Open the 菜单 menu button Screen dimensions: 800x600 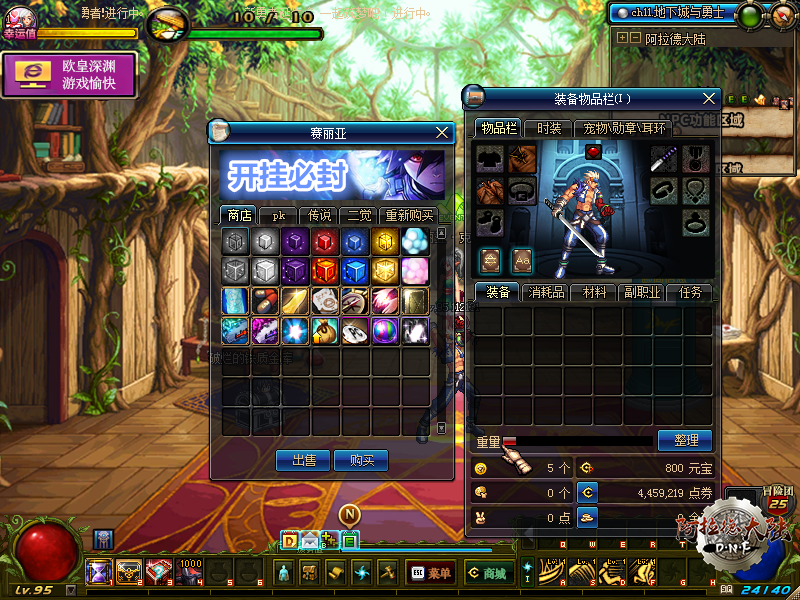pyautogui.click(x=430, y=573)
